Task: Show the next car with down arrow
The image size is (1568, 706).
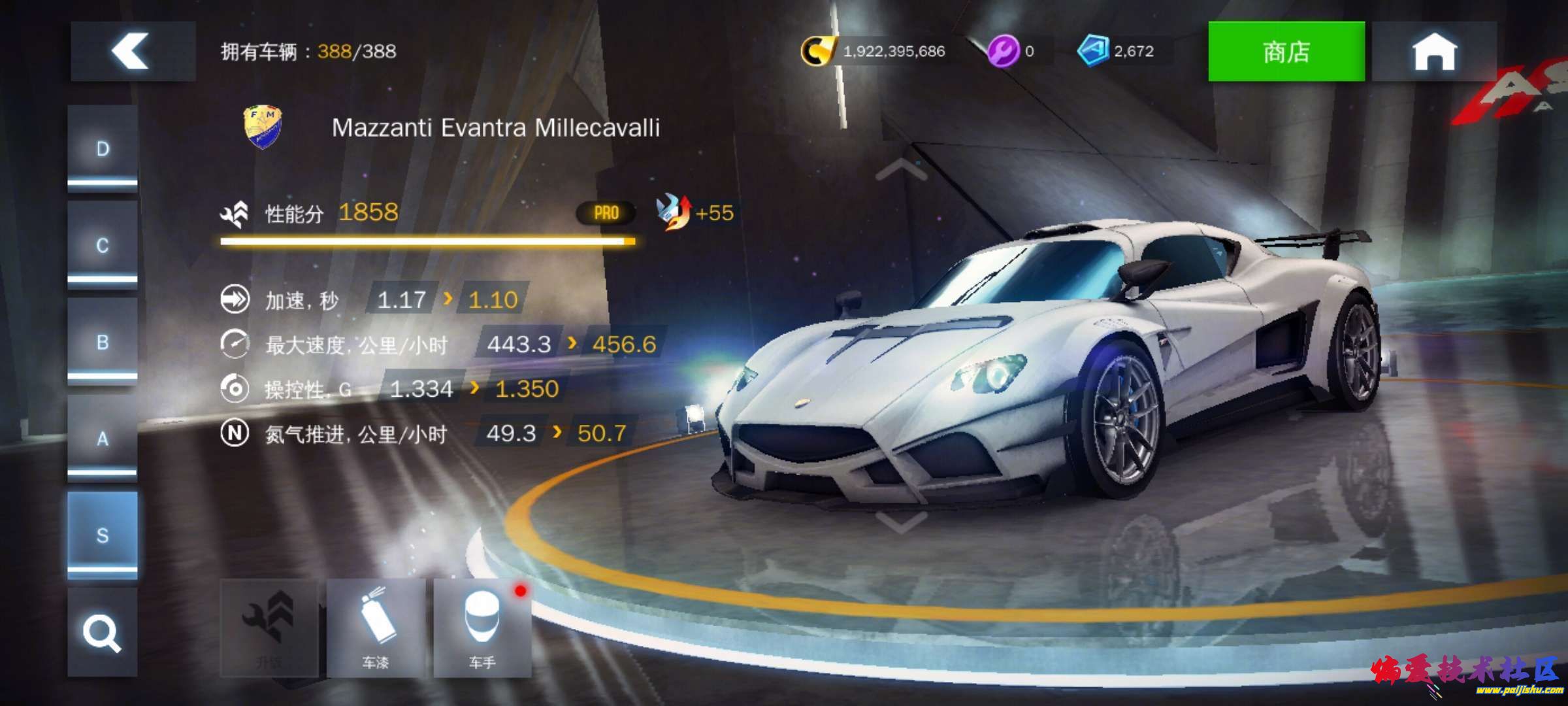Action: 901,522
